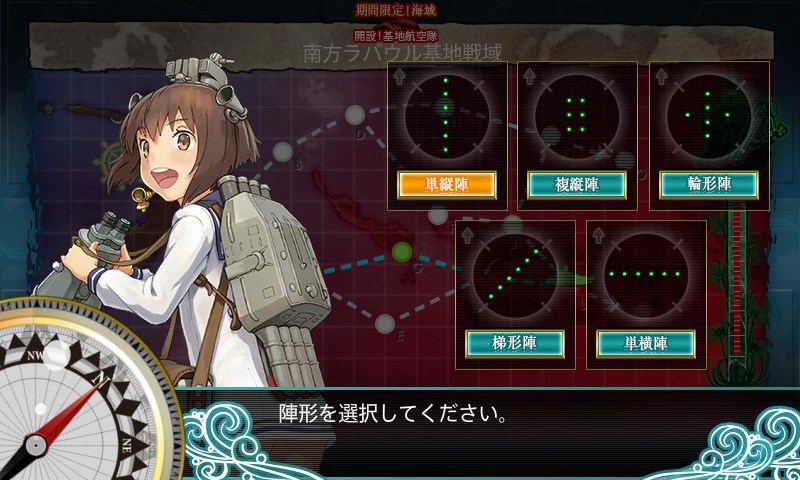The image size is (800, 480).
Task: Click the single vertical line radar display
Action: [447, 115]
